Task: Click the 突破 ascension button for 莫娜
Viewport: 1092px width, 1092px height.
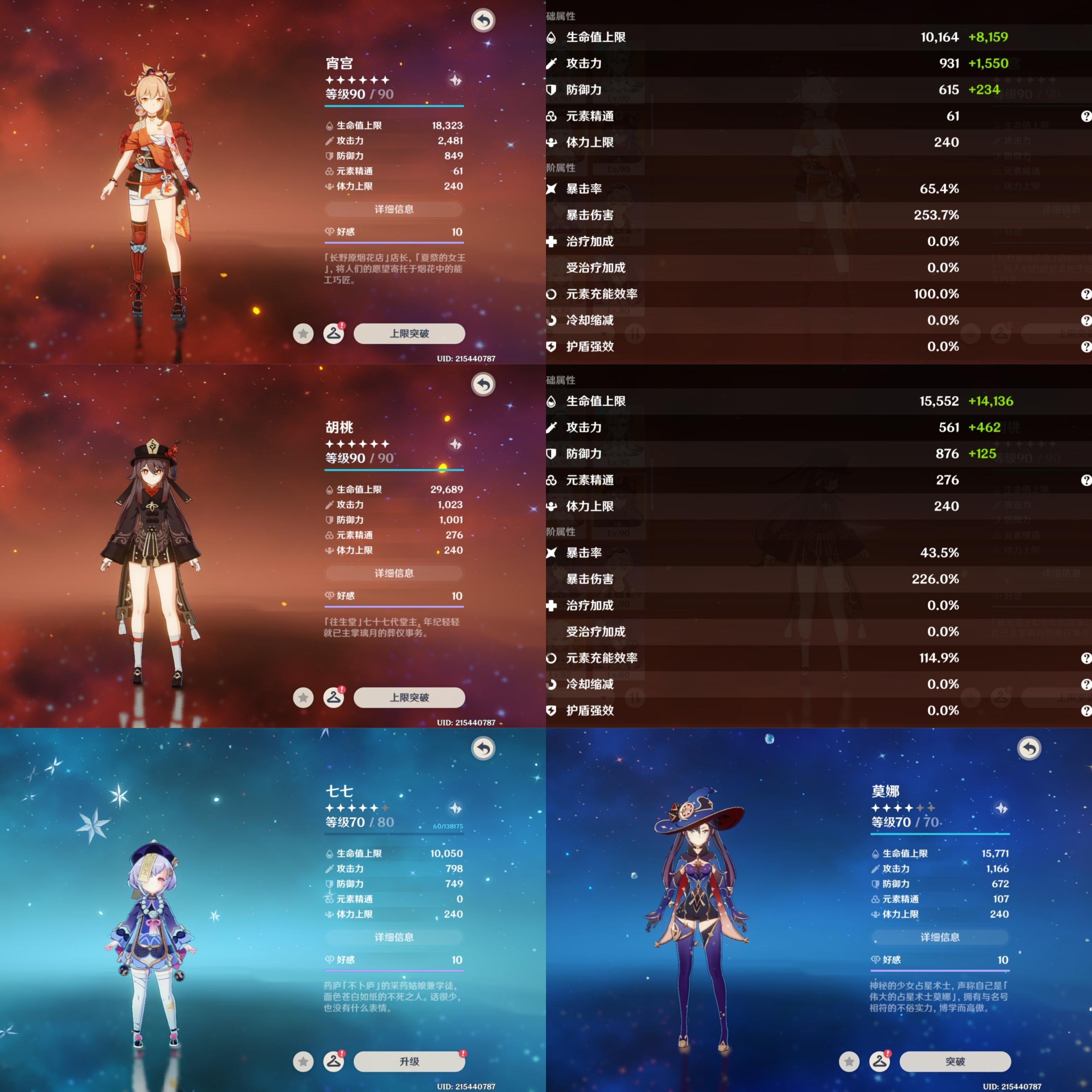Action: [x=955, y=1061]
